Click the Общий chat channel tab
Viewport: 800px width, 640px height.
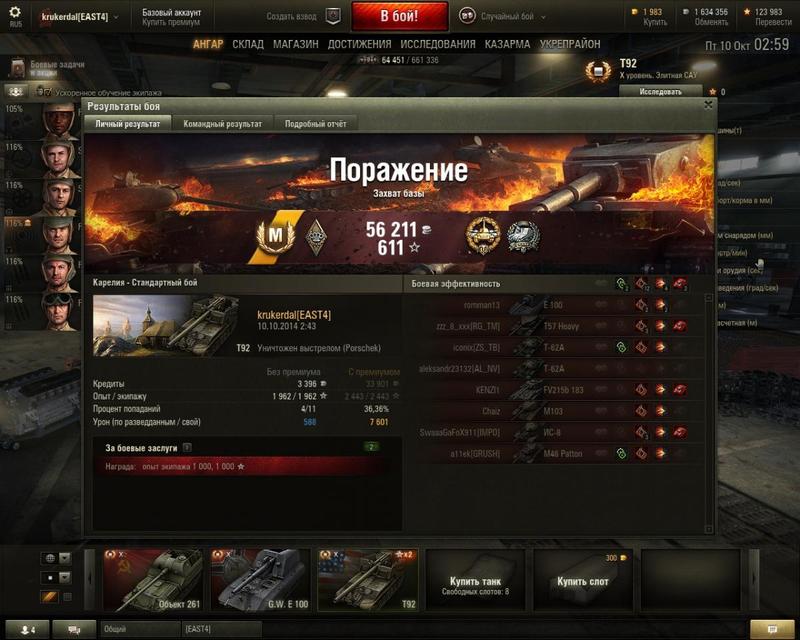138,629
